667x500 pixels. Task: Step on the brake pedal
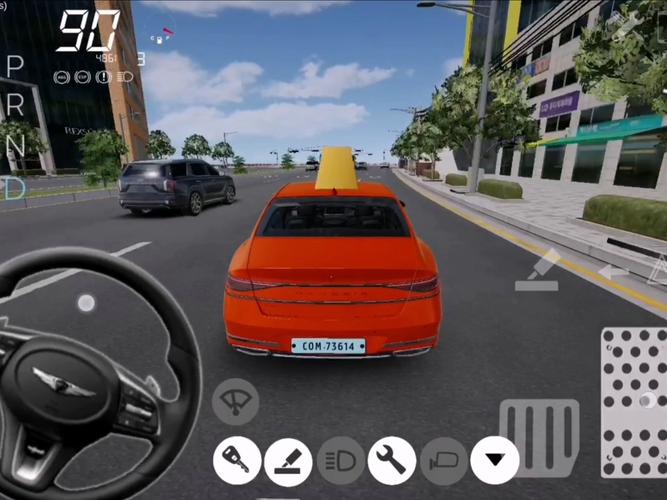[x=539, y=437]
